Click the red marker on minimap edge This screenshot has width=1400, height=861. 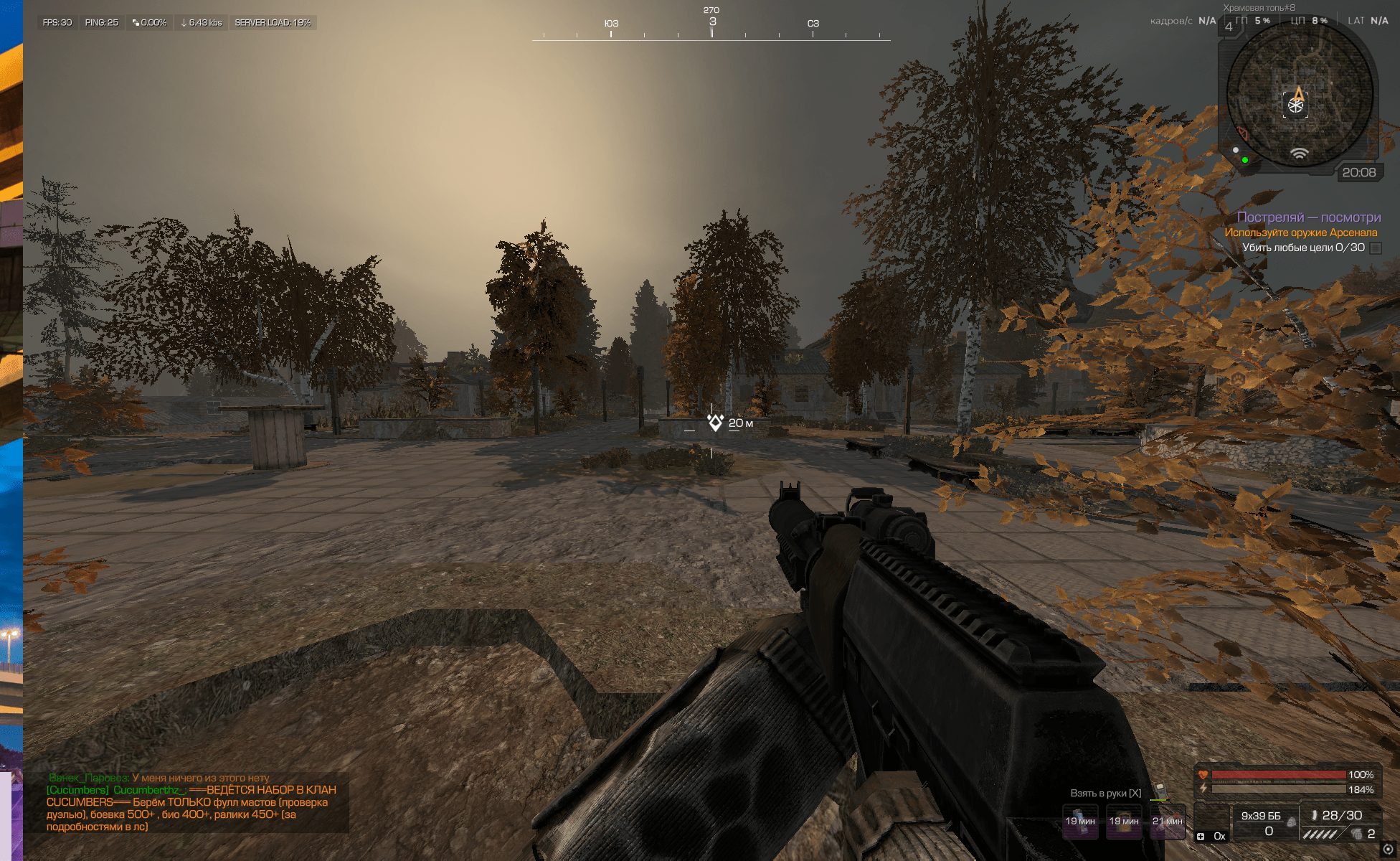click(1243, 134)
